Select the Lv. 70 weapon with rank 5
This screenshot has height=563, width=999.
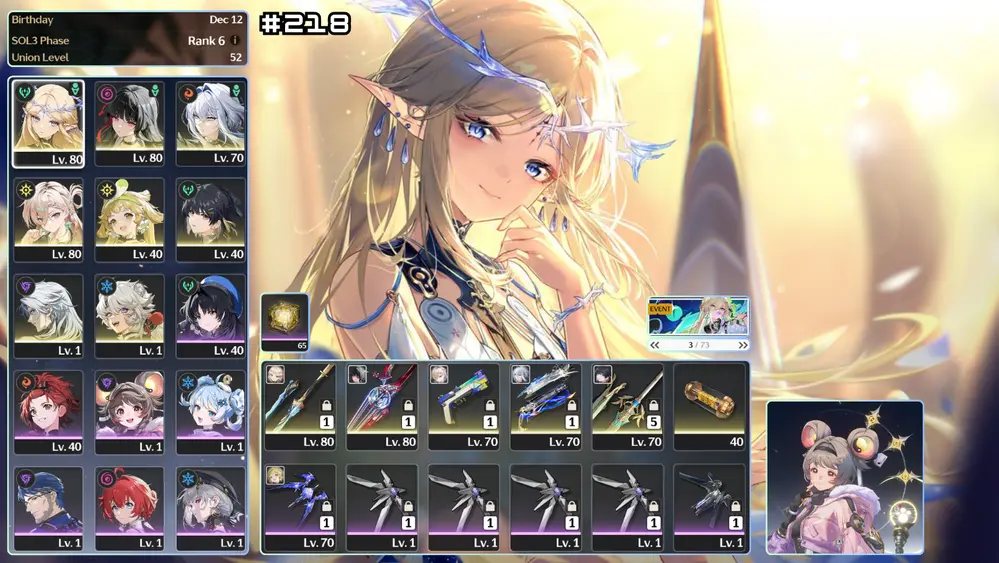pos(627,406)
